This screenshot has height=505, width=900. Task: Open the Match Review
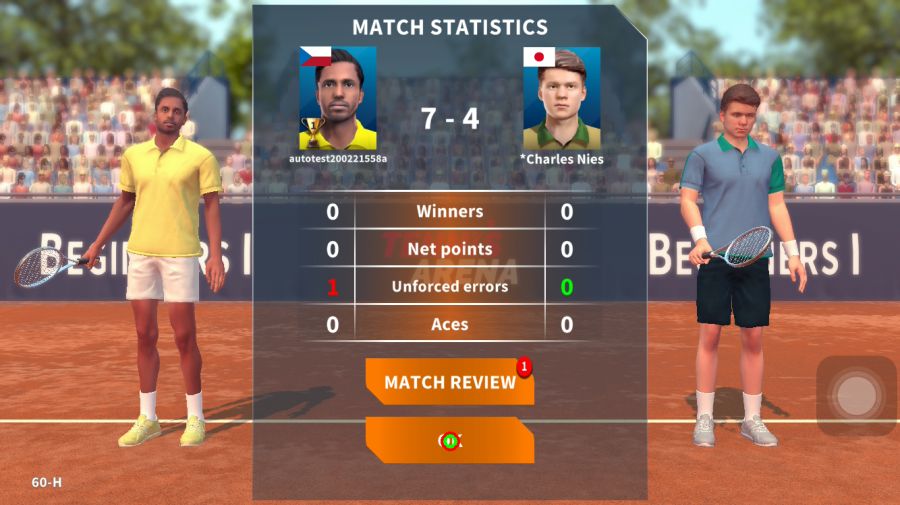coord(449,382)
